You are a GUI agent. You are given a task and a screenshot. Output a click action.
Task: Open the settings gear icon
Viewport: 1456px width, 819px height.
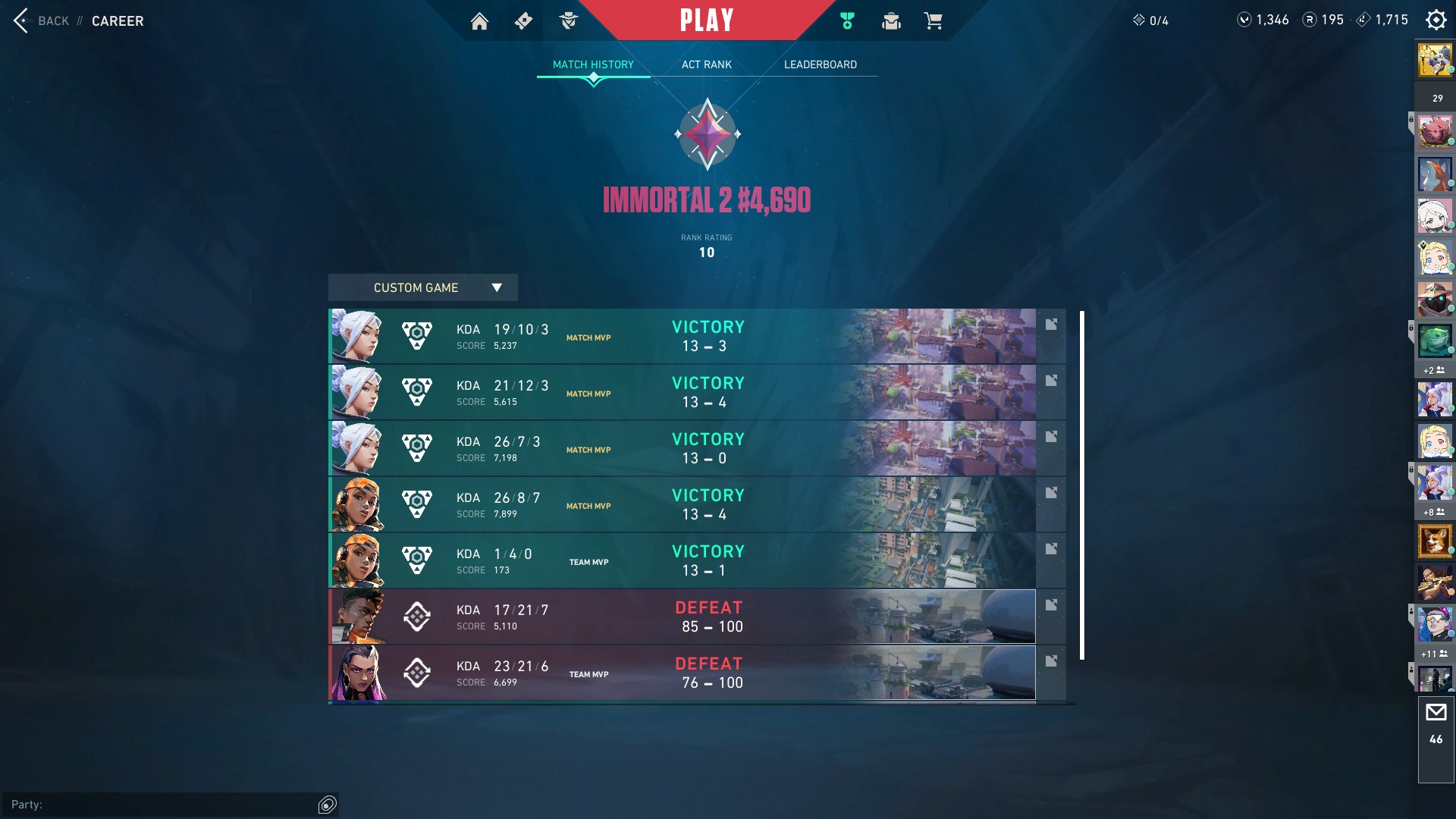[x=1436, y=20]
